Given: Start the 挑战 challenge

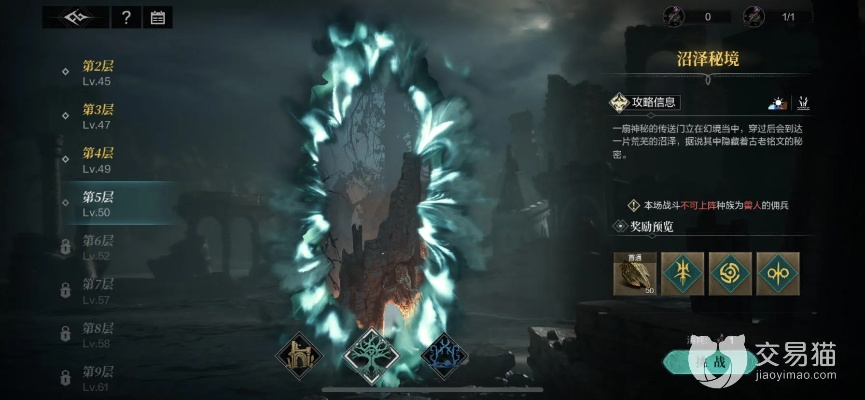Looking at the screenshot, I should (x=714, y=361).
